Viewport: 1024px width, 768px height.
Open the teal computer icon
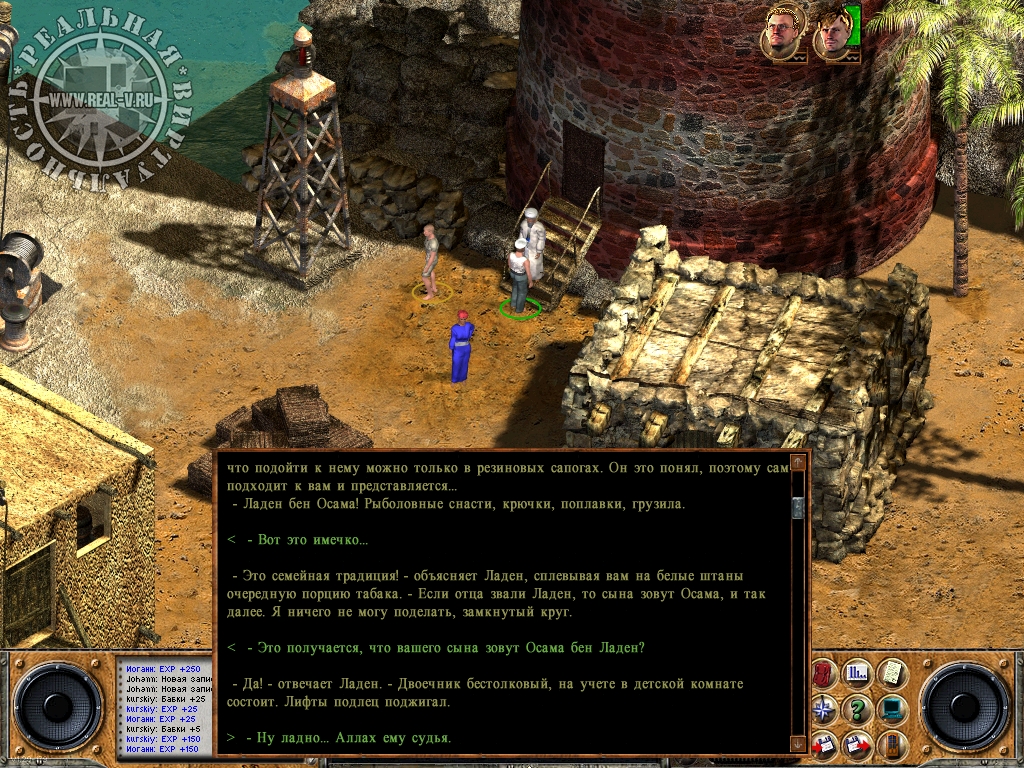pos(891,709)
